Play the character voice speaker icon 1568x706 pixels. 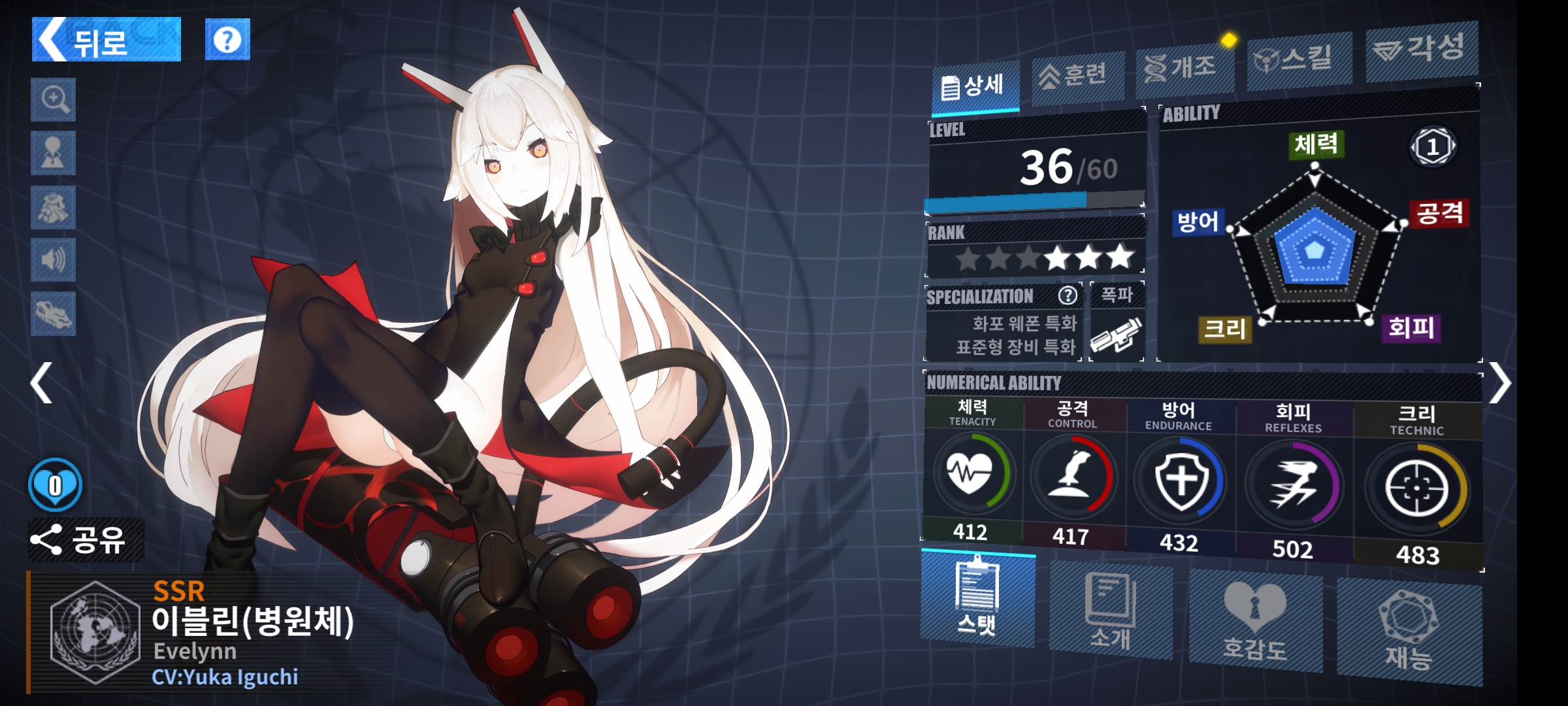point(54,260)
